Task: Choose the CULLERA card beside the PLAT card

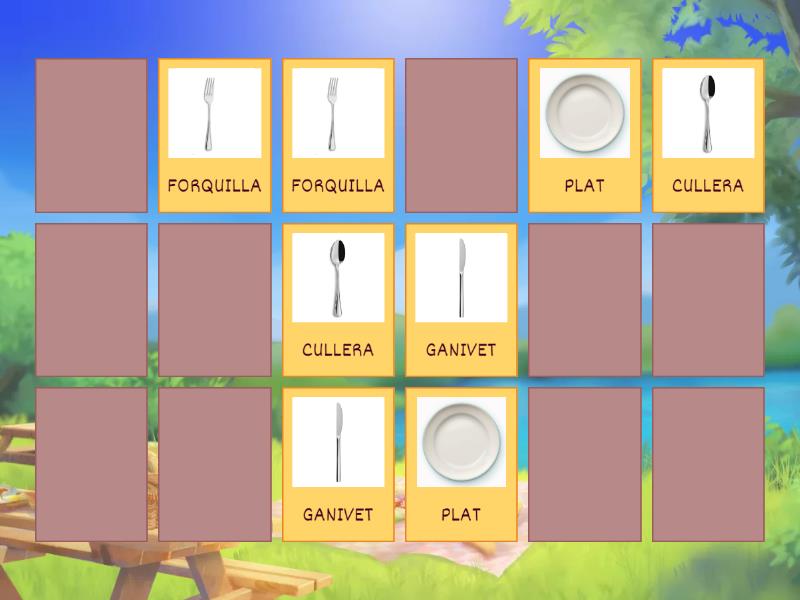Action: click(x=708, y=135)
